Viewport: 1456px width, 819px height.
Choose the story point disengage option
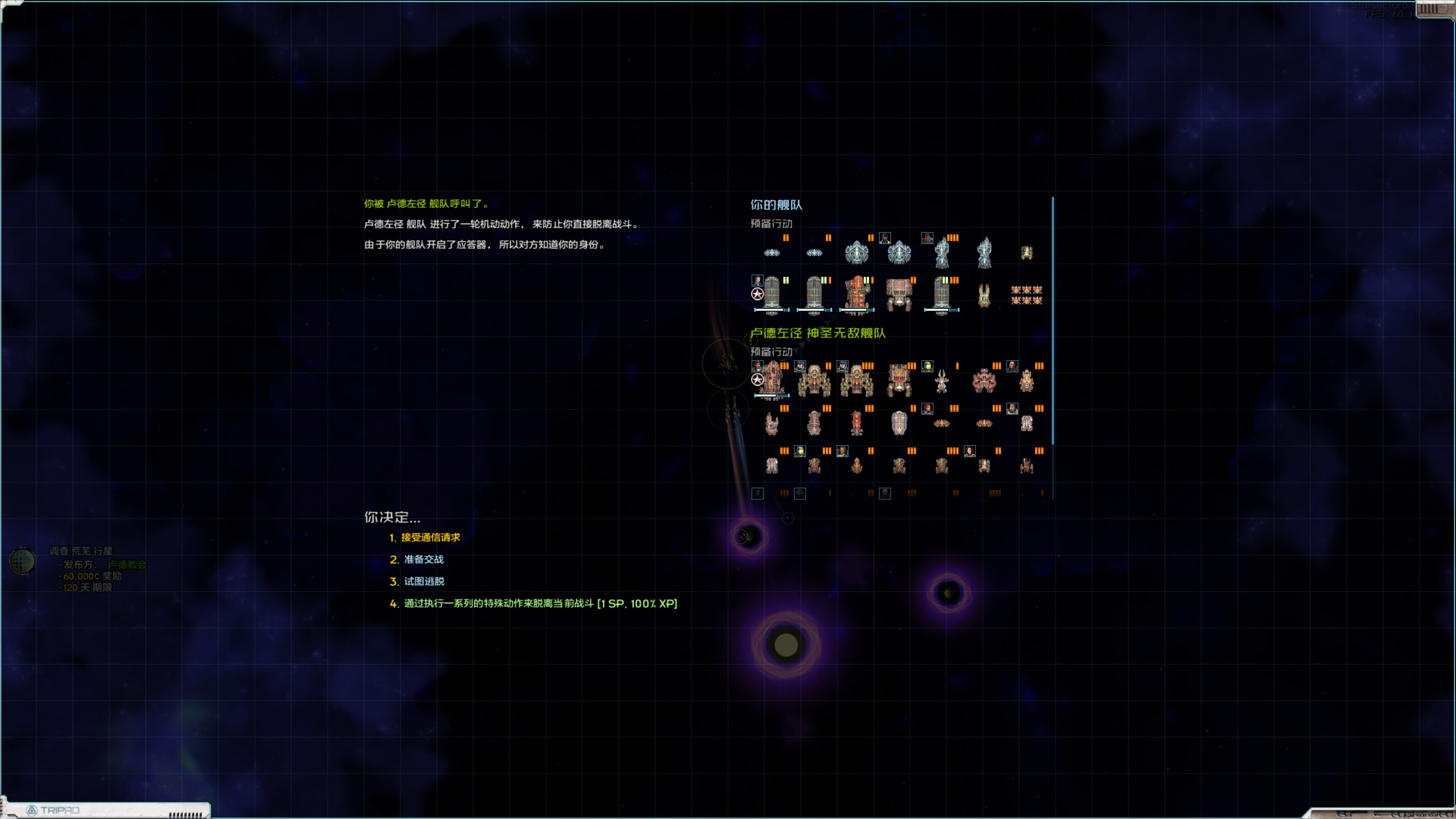pos(540,604)
